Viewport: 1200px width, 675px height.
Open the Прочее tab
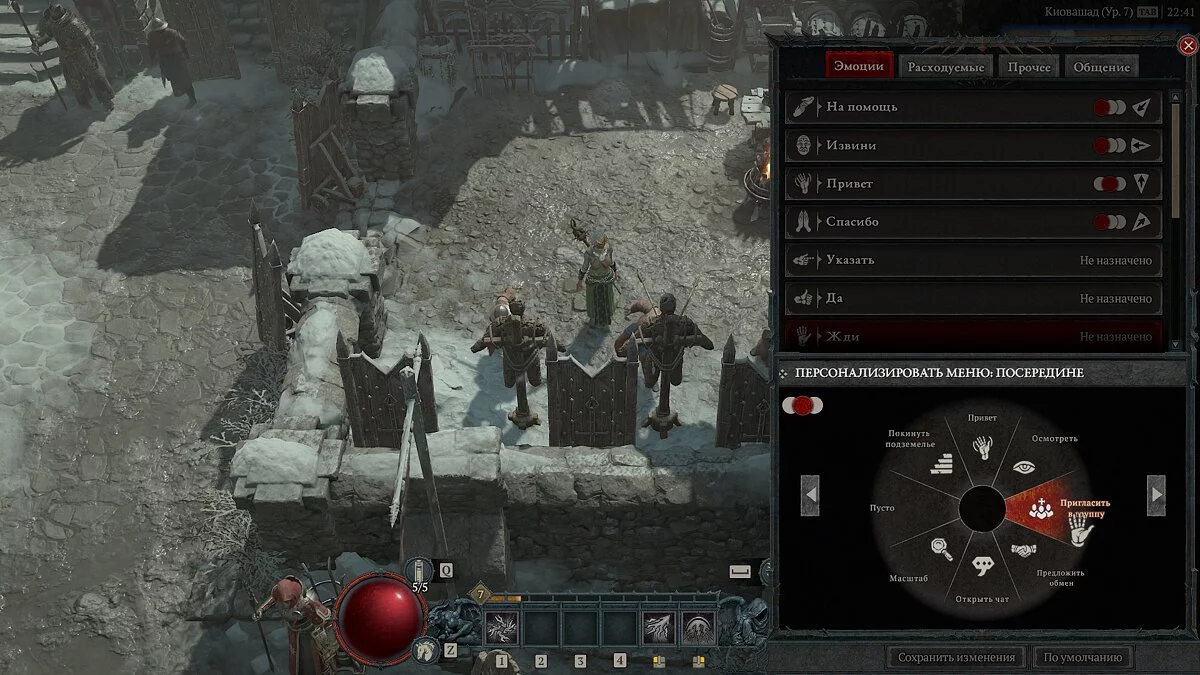[x=1029, y=67]
